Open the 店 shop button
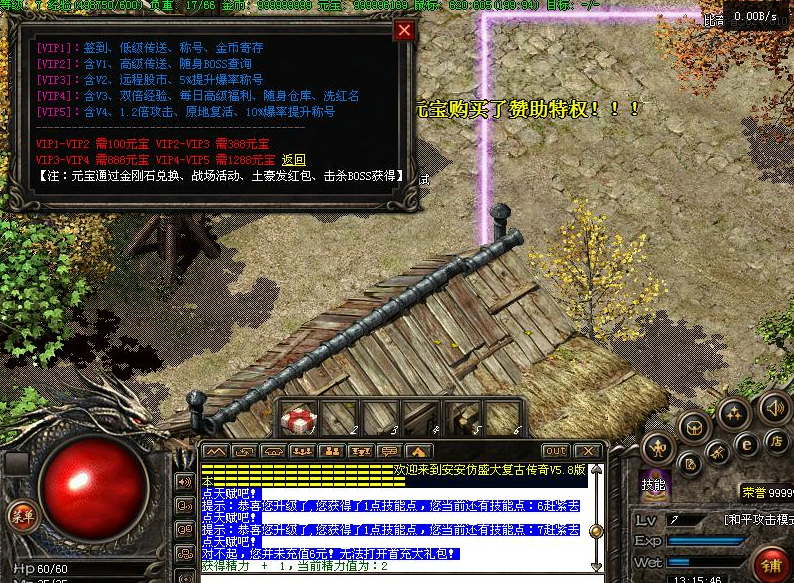Viewport: 794px width, 583px height. tap(776, 440)
